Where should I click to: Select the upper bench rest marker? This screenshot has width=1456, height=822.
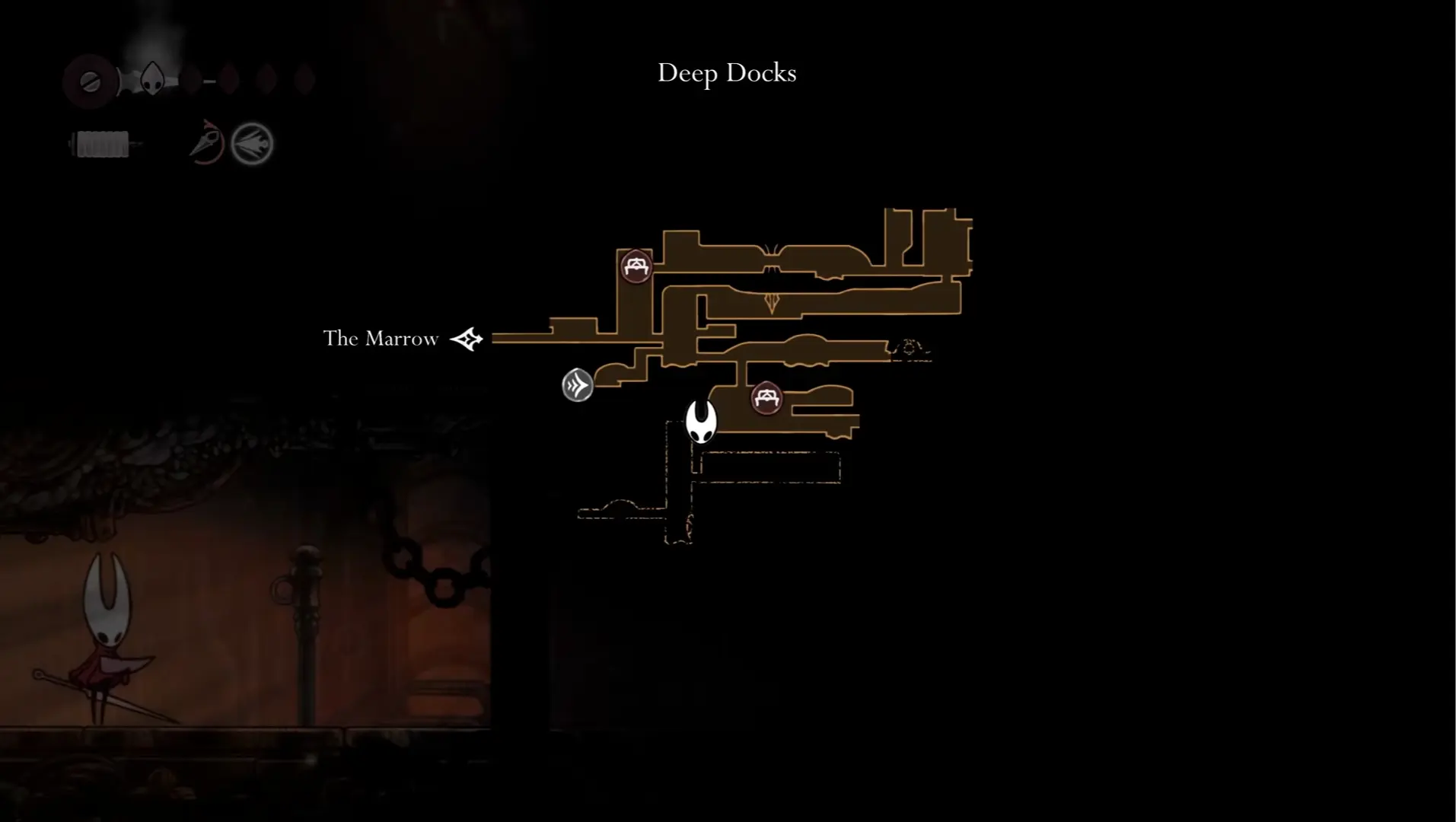[x=636, y=266]
